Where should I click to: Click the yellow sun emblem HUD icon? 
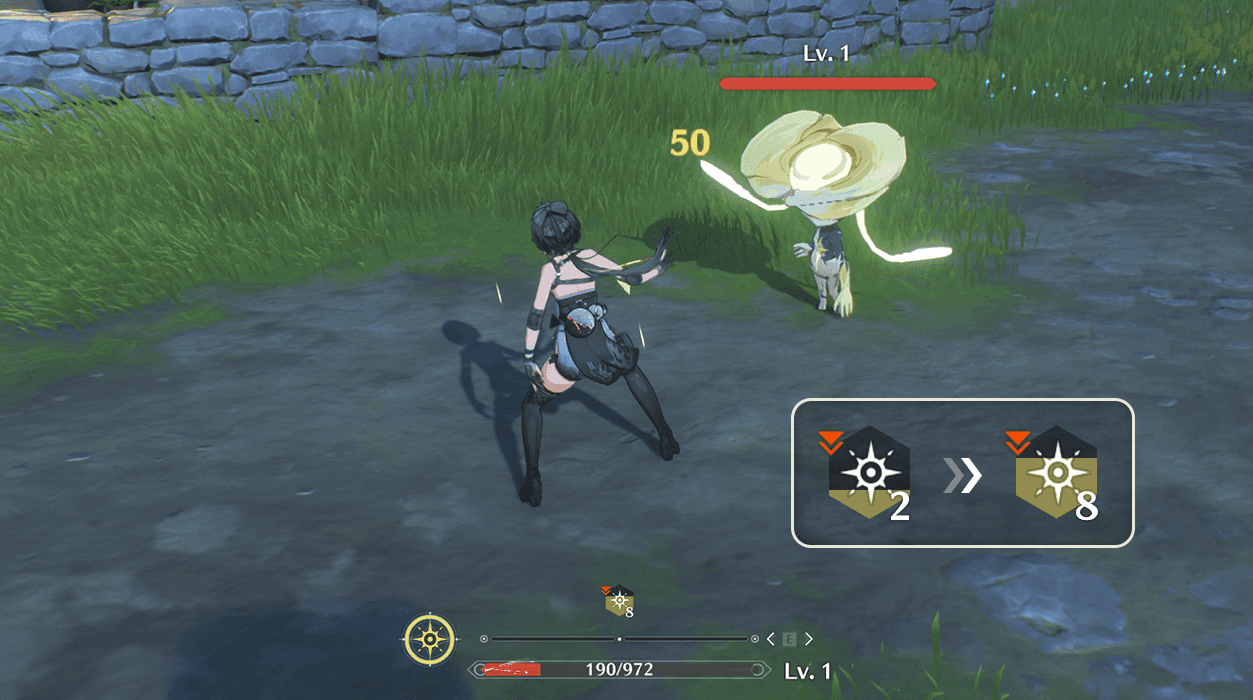(x=430, y=639)
